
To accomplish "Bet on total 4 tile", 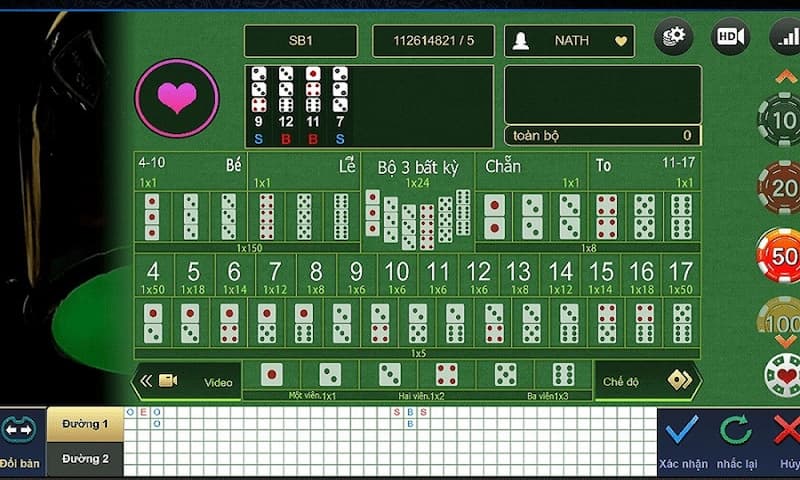I will tap(153, 275).
